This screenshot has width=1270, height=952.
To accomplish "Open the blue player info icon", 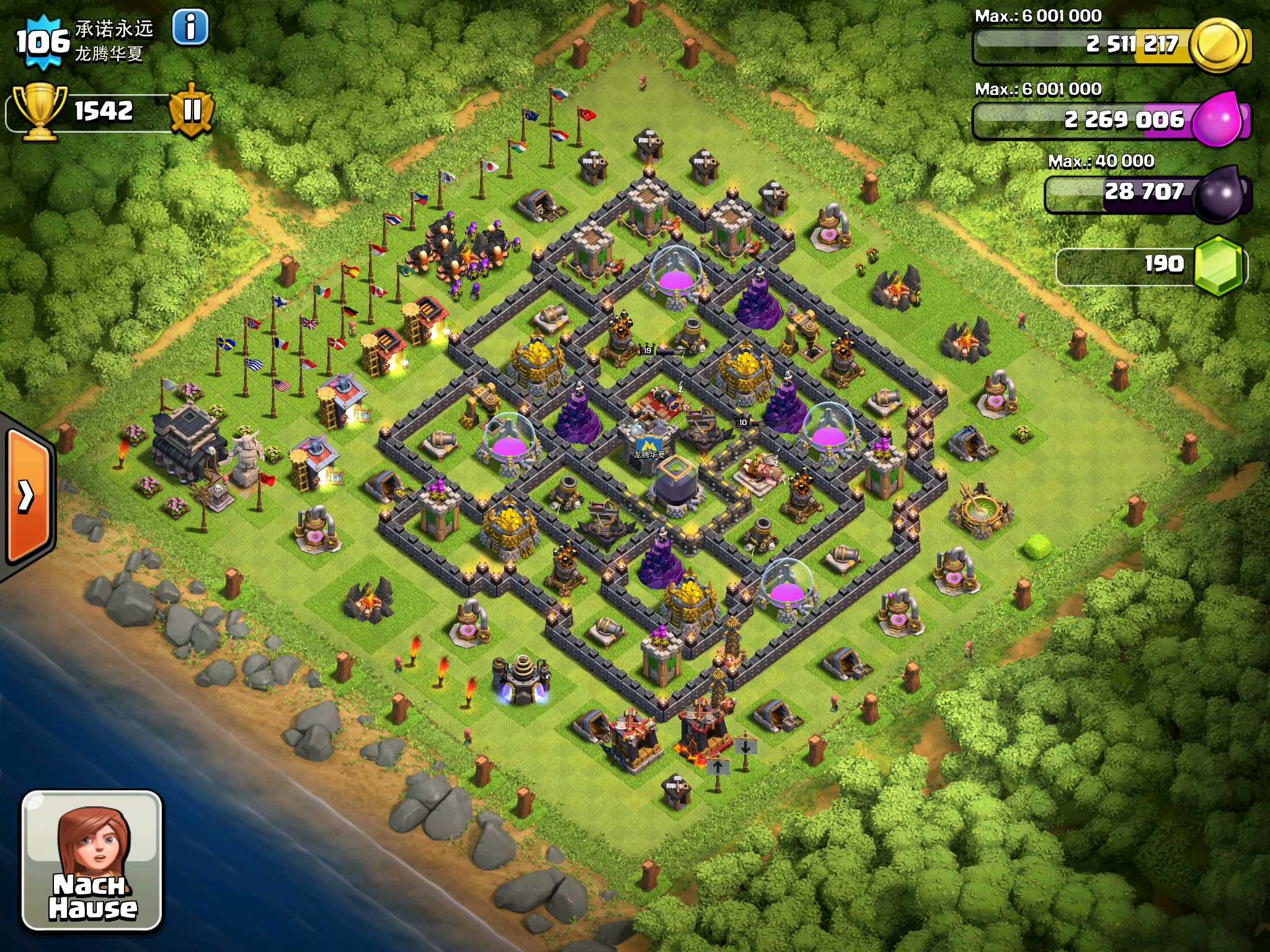I will (190, 27).
